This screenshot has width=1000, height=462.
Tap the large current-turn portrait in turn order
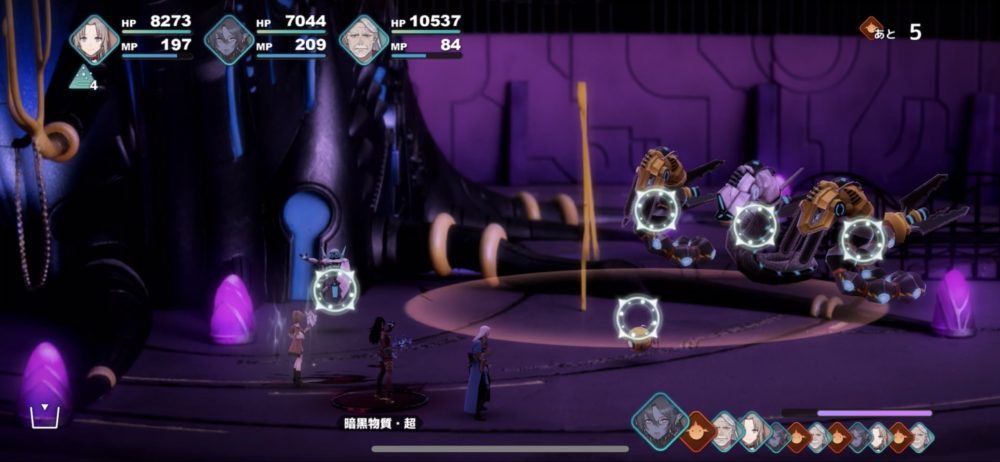[660, 421]
